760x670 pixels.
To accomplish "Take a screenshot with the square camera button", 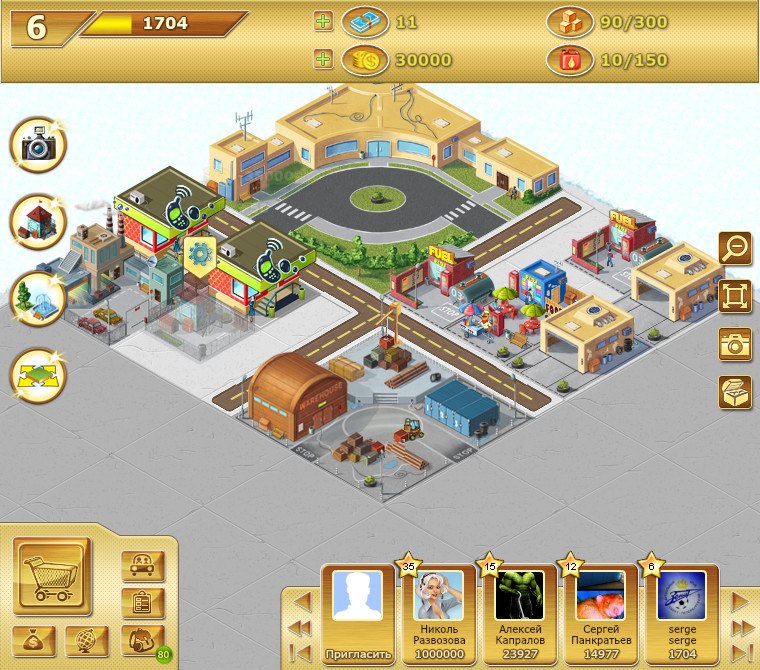I will pos(735,344).
